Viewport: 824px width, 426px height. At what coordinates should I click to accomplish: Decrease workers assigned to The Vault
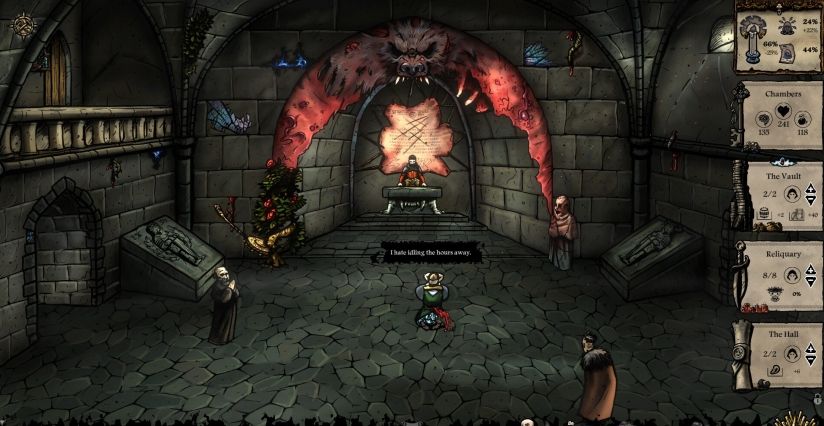point(812,199)
